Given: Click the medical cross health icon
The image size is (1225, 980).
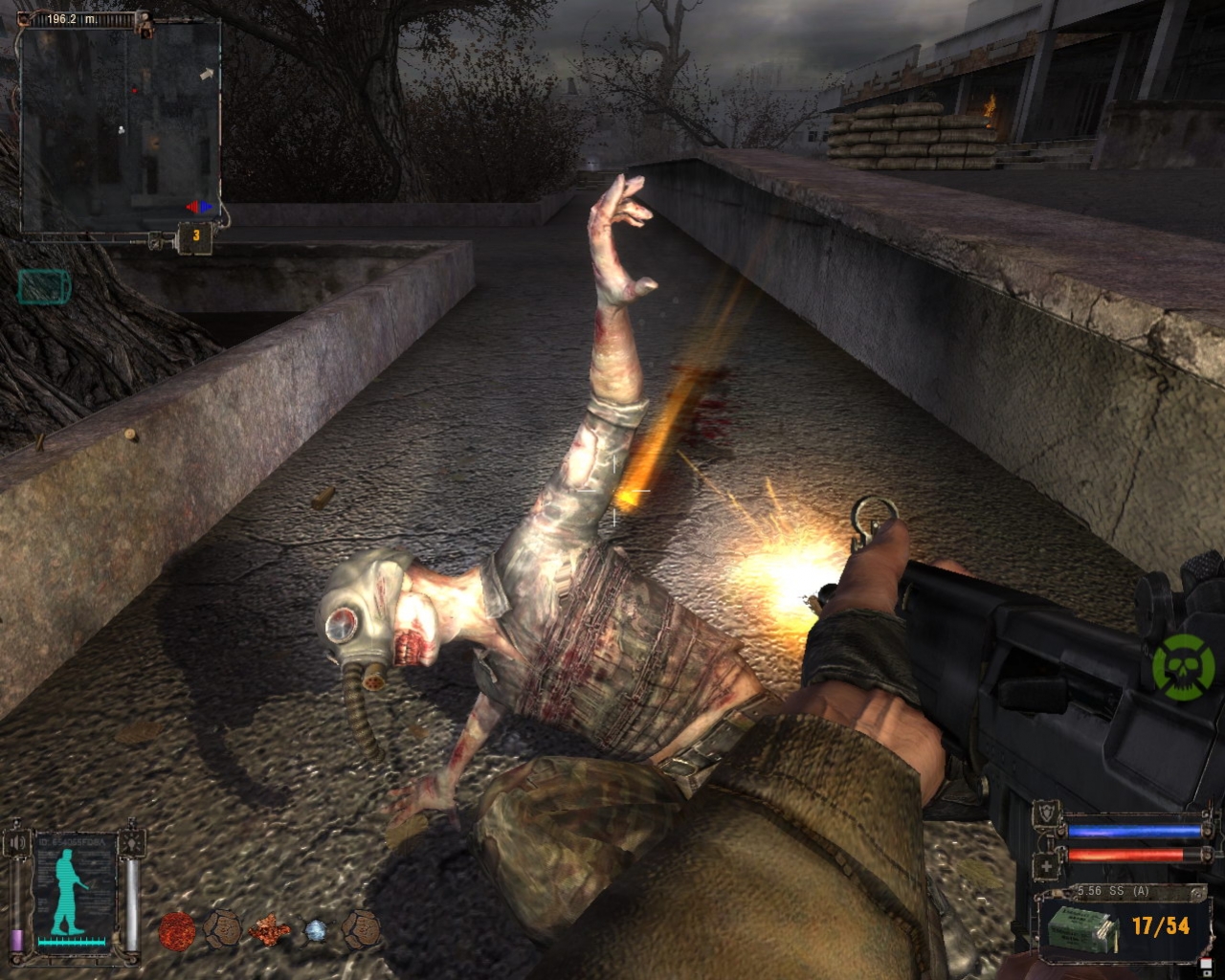Looking at the screenshot, I should pos(1045,866).
